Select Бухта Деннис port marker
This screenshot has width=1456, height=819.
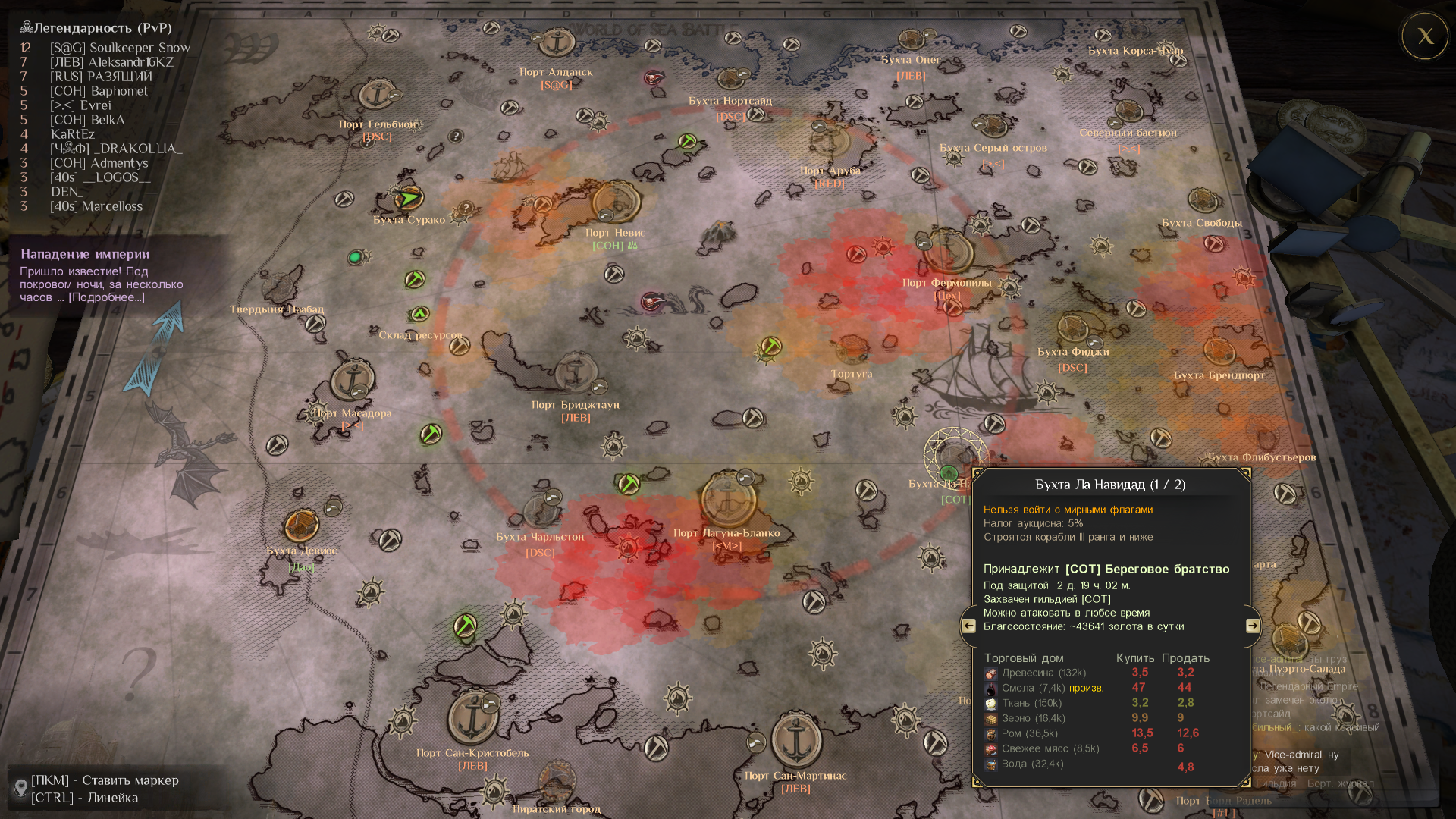click(x=301, y=524)
